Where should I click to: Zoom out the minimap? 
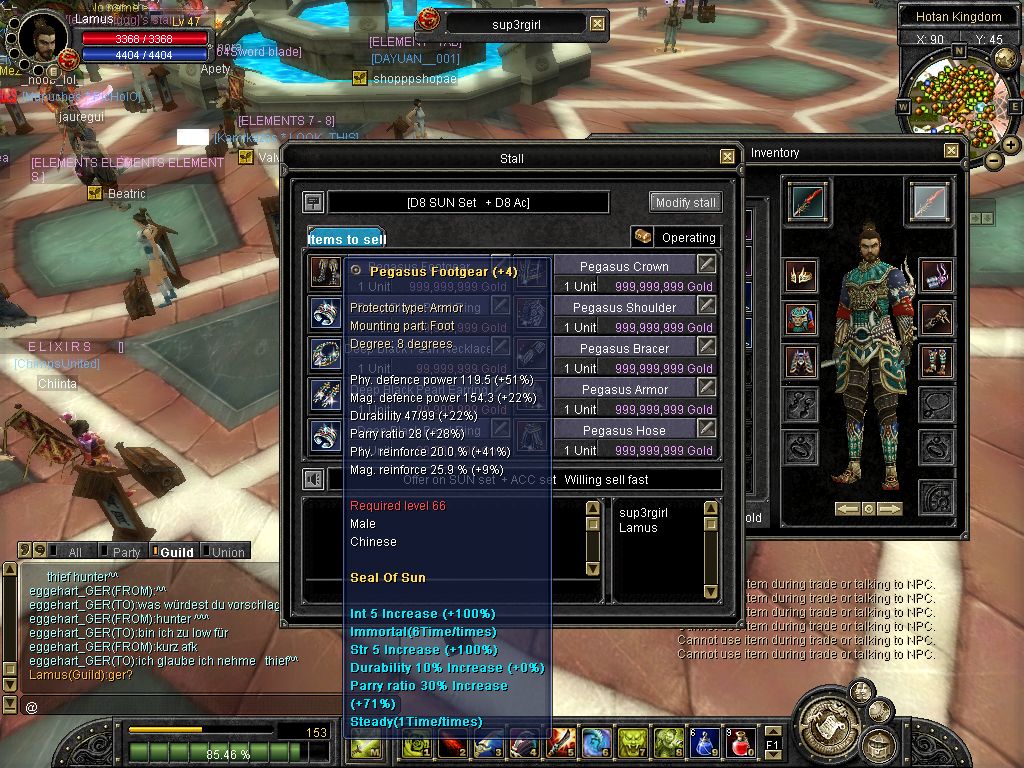993,159
